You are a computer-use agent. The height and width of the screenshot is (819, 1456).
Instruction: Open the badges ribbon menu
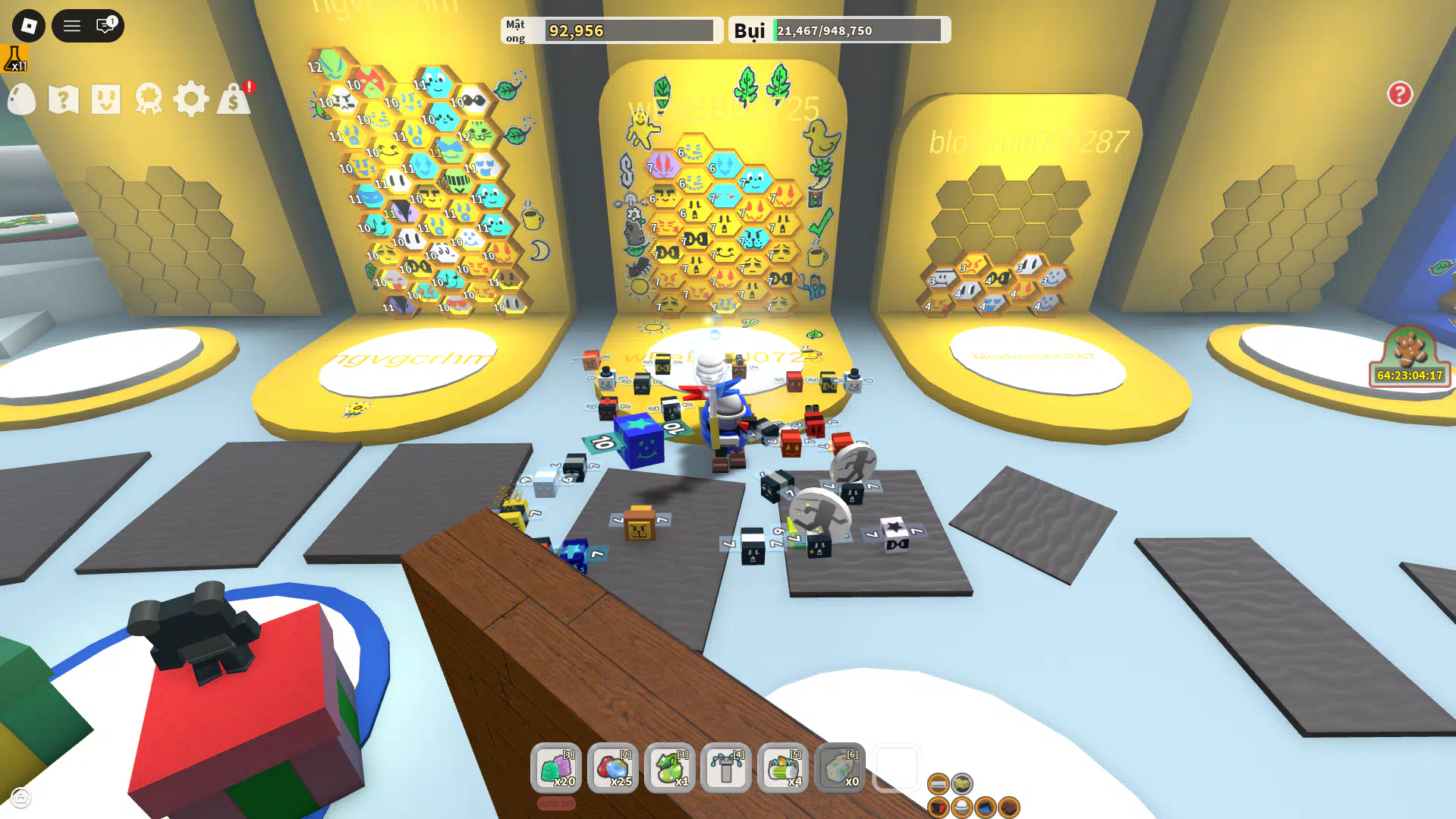coord(149,99)
